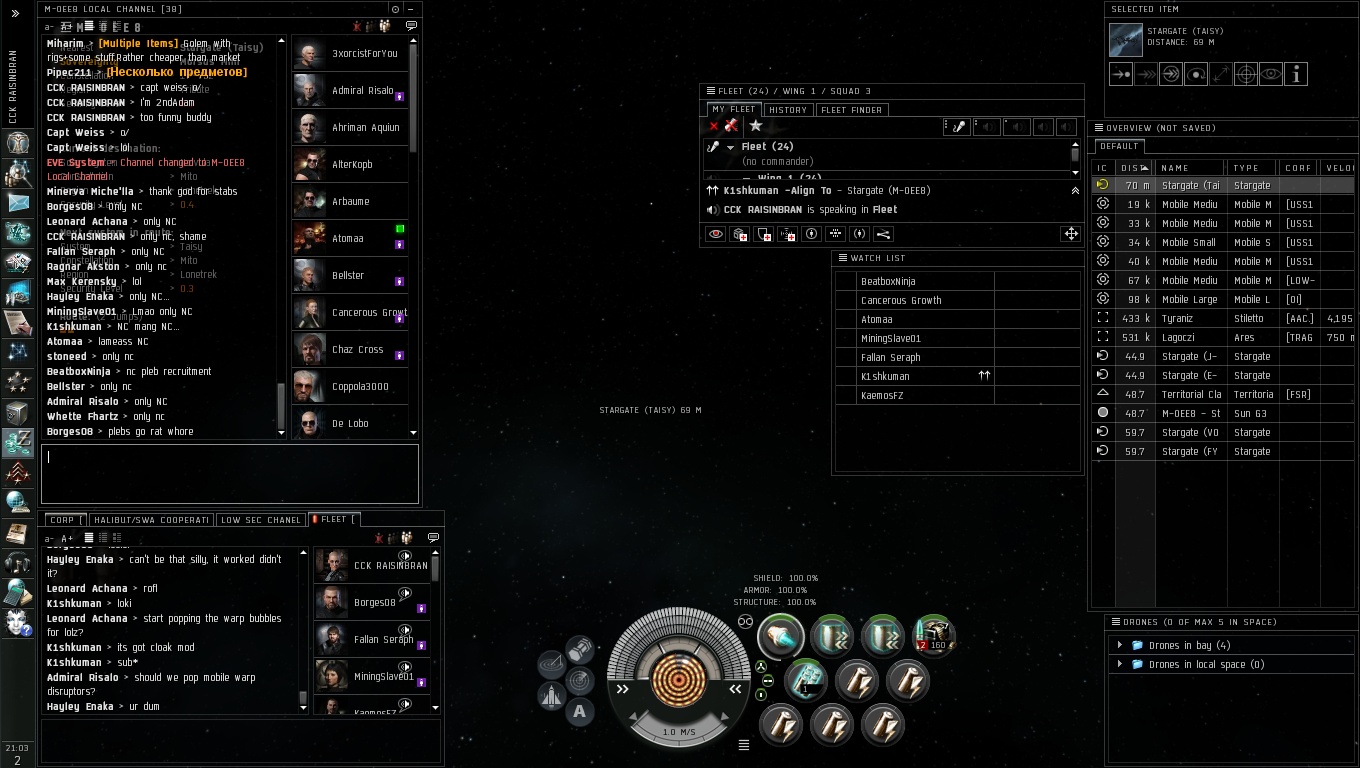Choose K1shkuman in the watch list

tap(885, 377)
